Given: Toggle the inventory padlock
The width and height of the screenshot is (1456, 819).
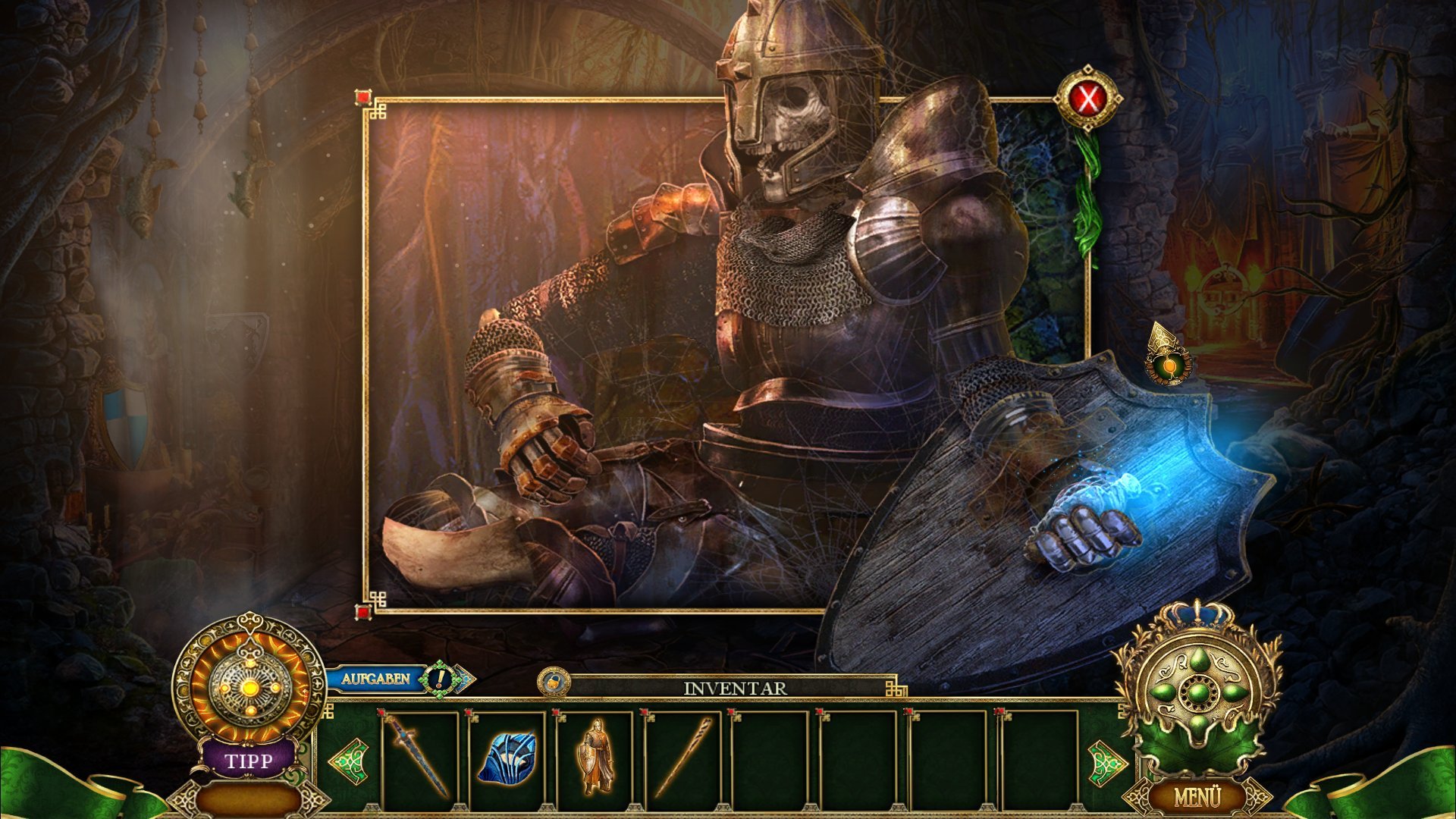Looking at the screenshot, I should pyautogui.click(x=554, y=681).
